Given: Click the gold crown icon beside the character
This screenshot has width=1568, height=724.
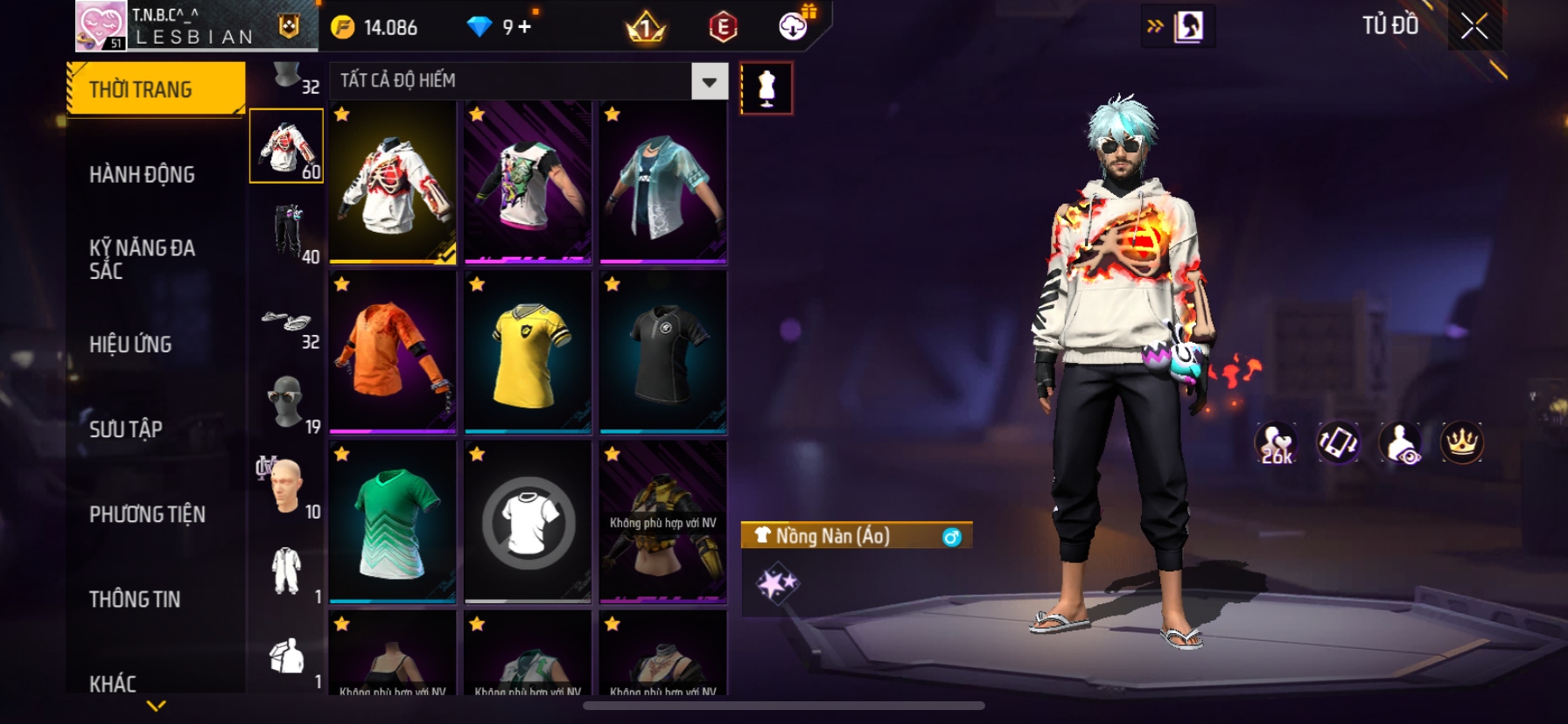Looking at the screenshot, I should point(1461,442).
